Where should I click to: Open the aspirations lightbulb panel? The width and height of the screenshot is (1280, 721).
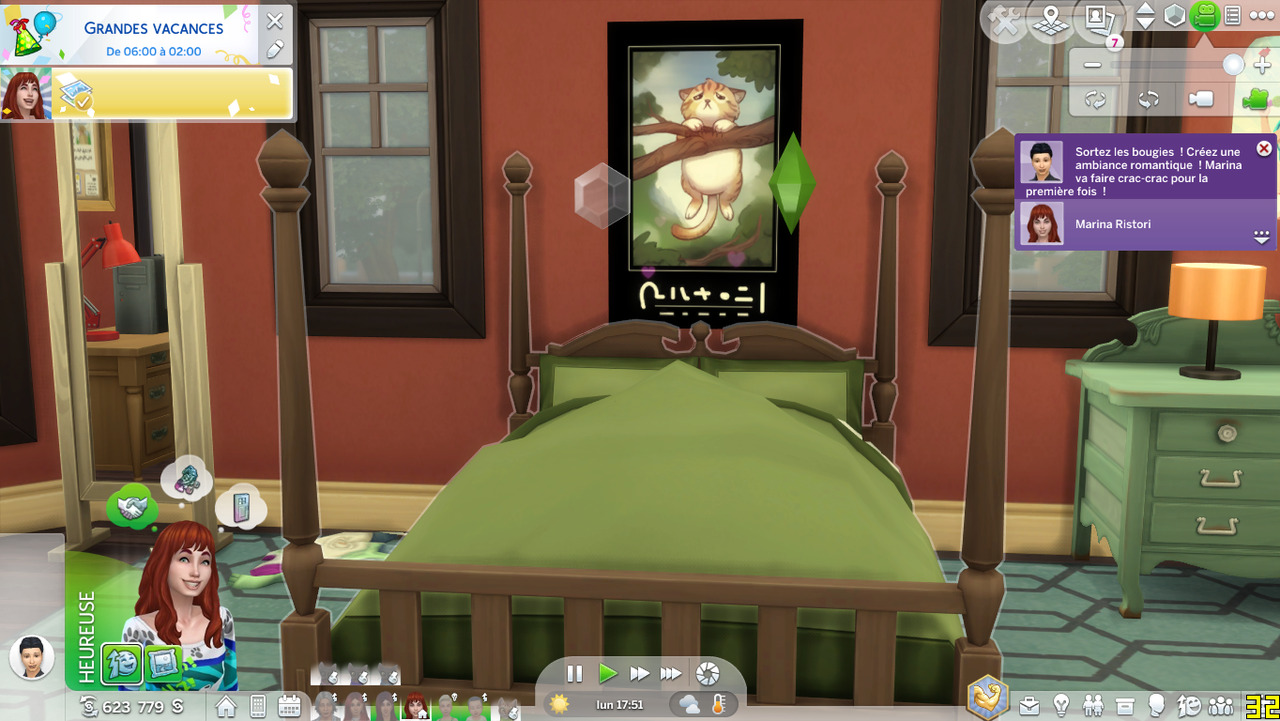1061,706
